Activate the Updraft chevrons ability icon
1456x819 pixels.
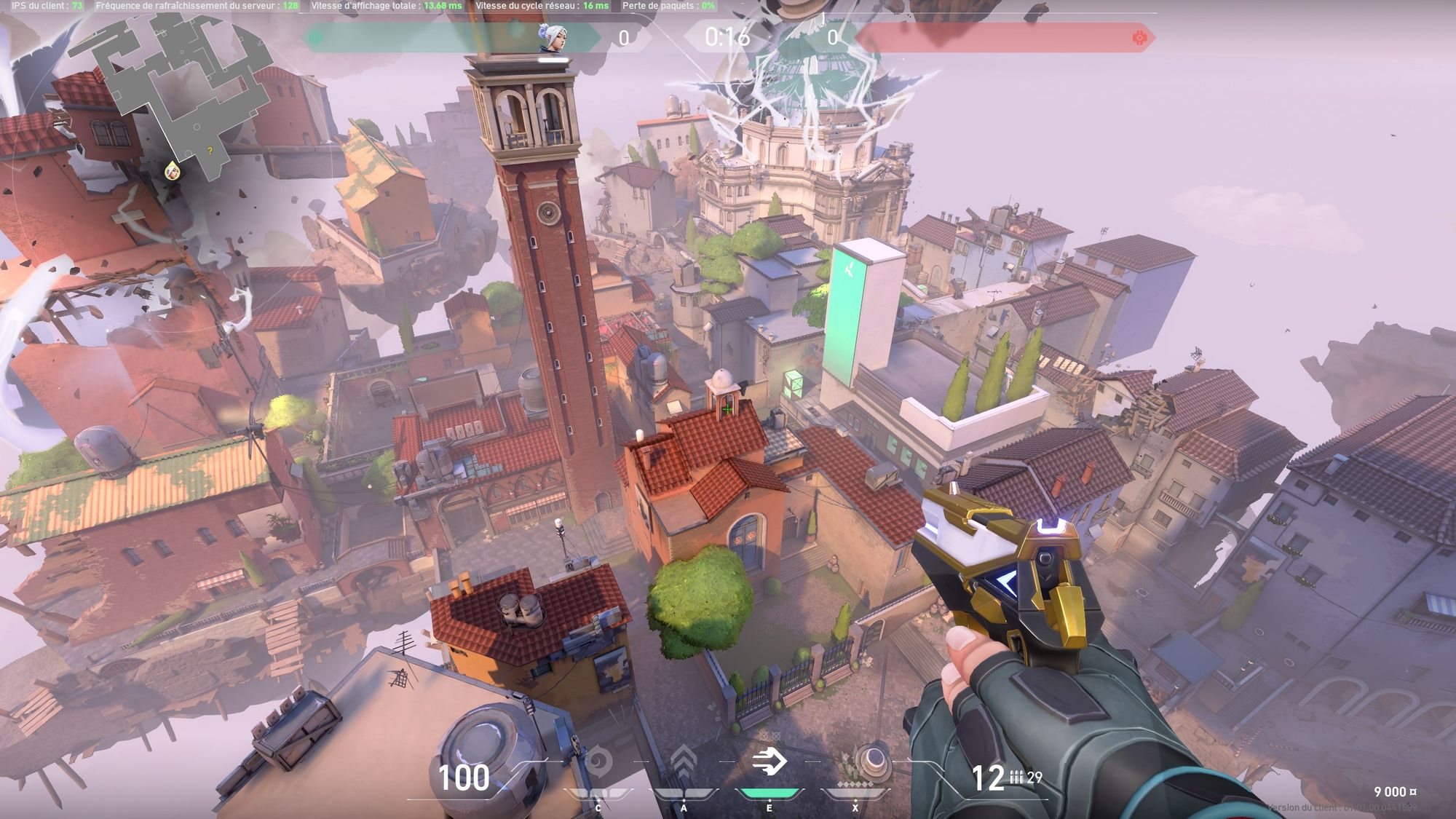pos(683,761)
